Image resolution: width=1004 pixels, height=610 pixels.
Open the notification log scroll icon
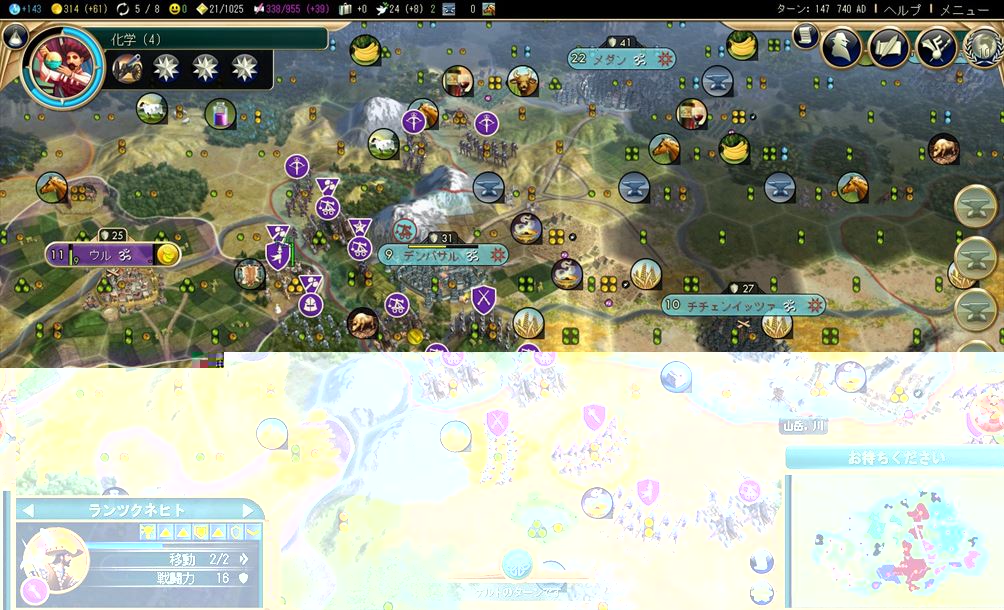tap(806, 35)
